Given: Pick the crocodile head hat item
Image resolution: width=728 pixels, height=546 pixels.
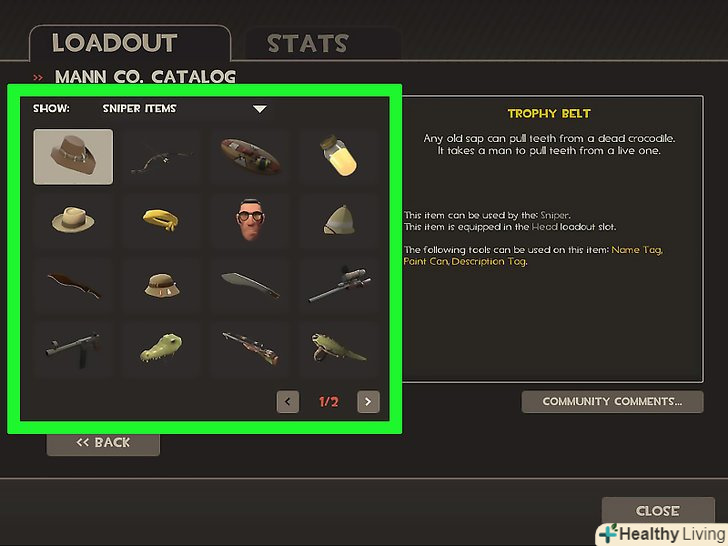Looking at the screenshot, I should pyautogui.click(x=162, y=348).
